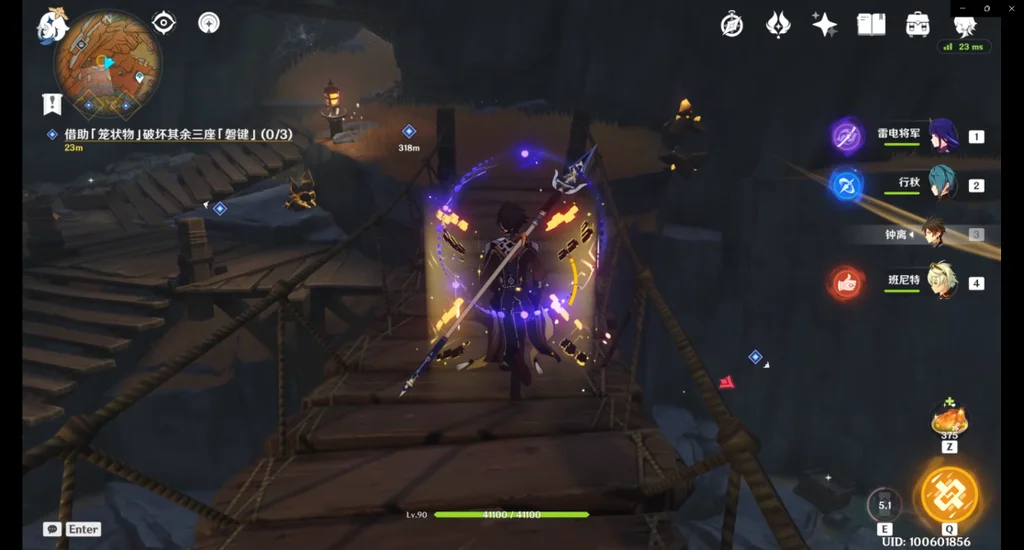The height and width of the screenshot is (550, 1024).
Task: Open the Wish banner icon
Action: coord(778,26)
